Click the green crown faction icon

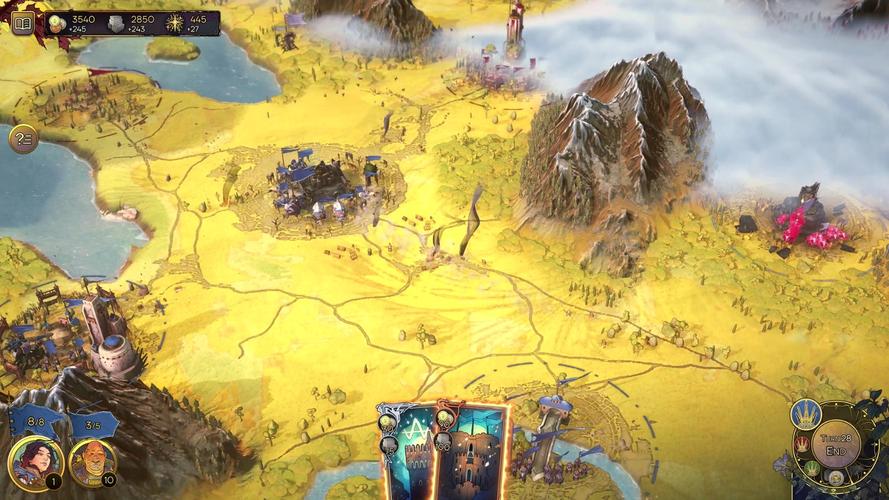tap(811, 468)
